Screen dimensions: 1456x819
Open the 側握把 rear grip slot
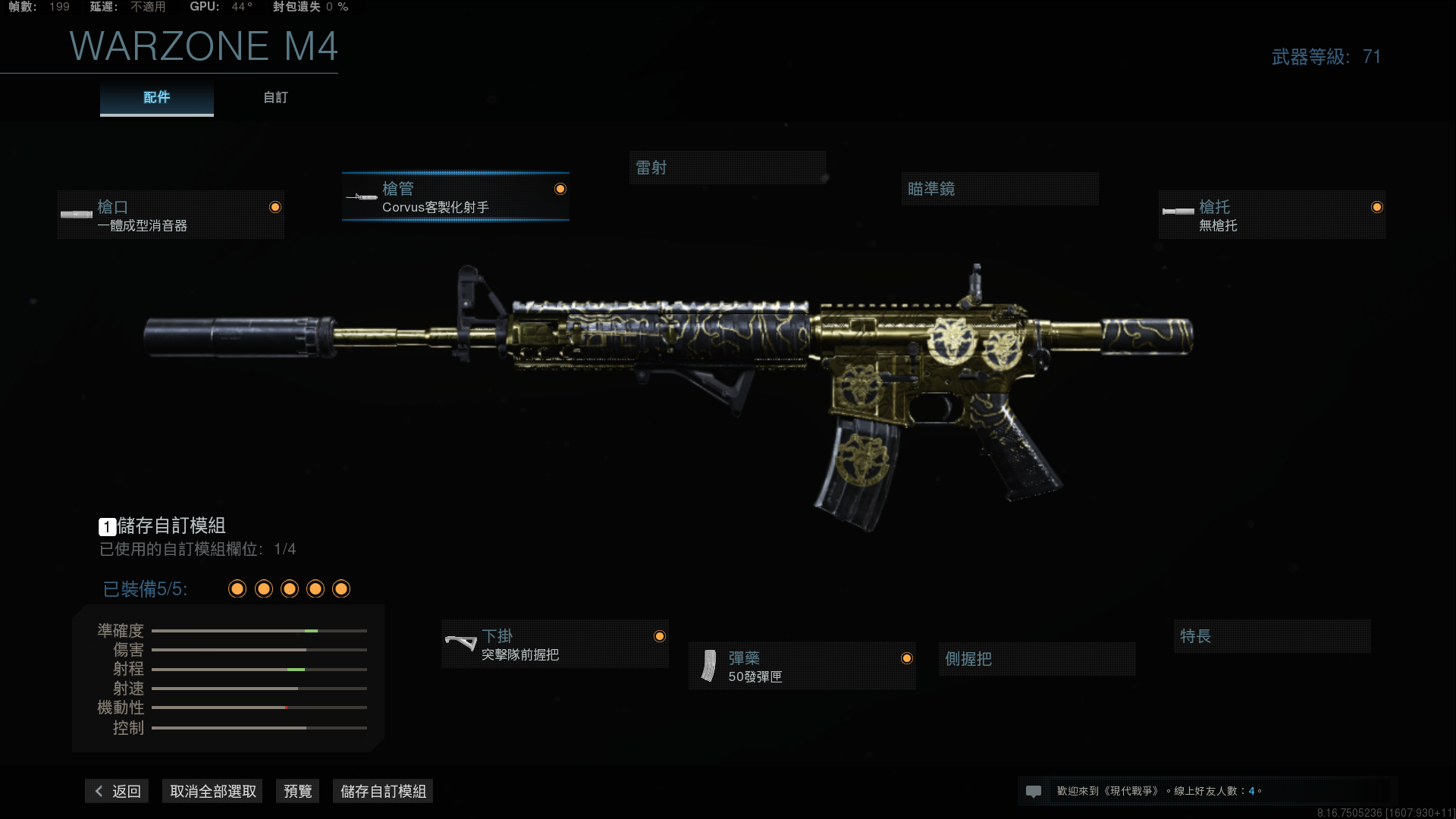pyautogui.click(x=1036, y=659)
